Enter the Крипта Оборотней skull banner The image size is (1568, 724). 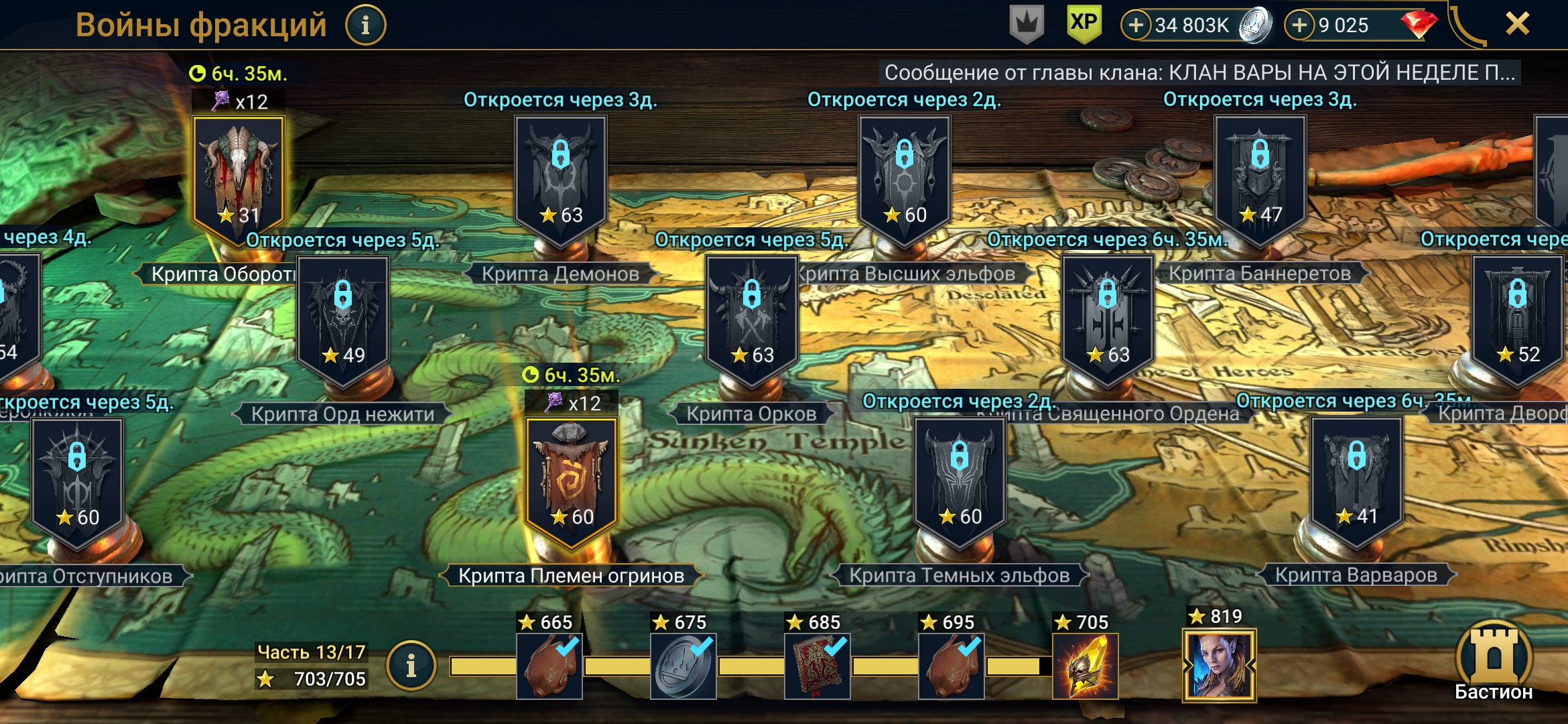coord(239,176)
